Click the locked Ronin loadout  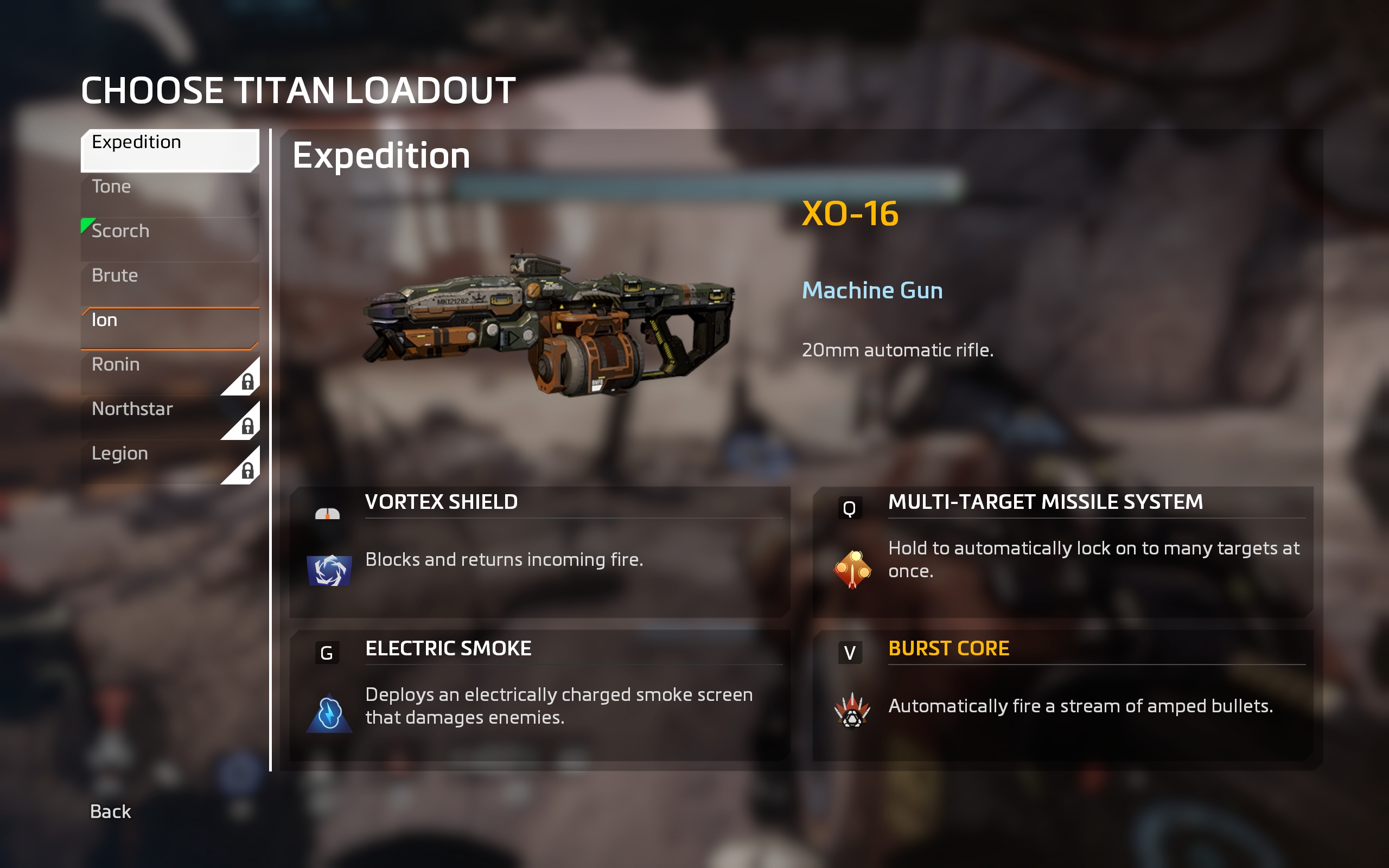coord(169,373)
